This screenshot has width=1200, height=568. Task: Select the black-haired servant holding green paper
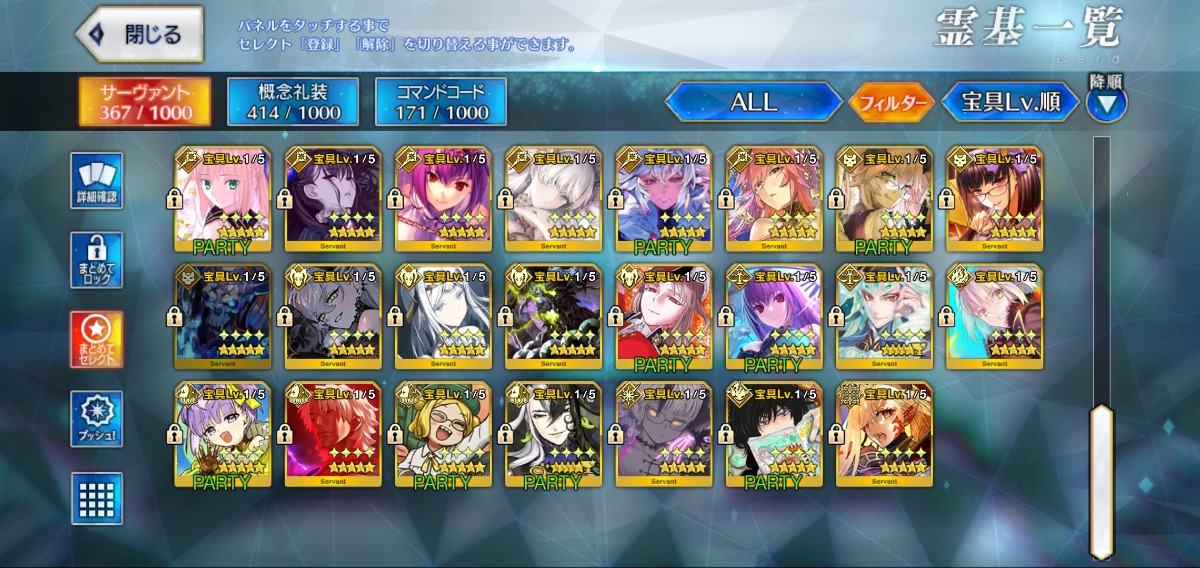tap(773, 434)
